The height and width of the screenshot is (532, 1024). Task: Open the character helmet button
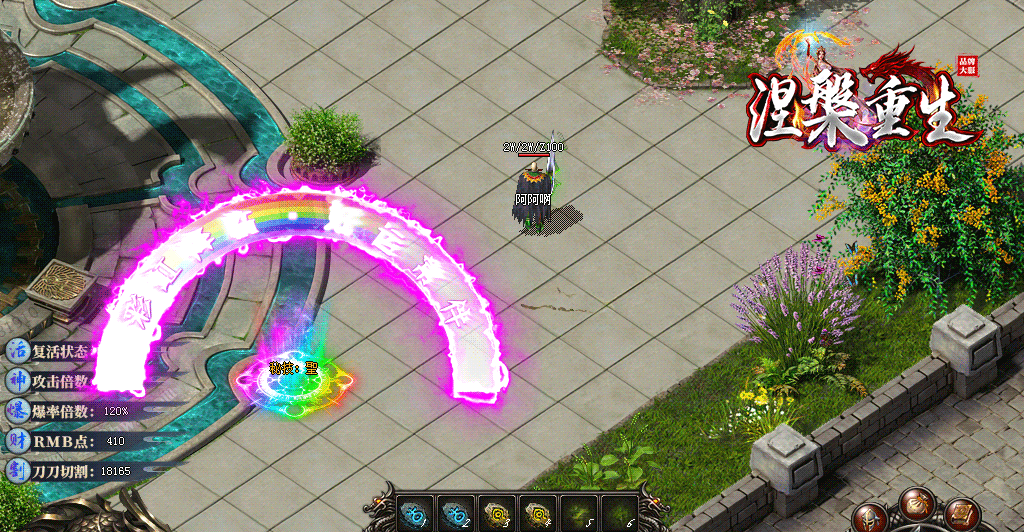(869, 518)
